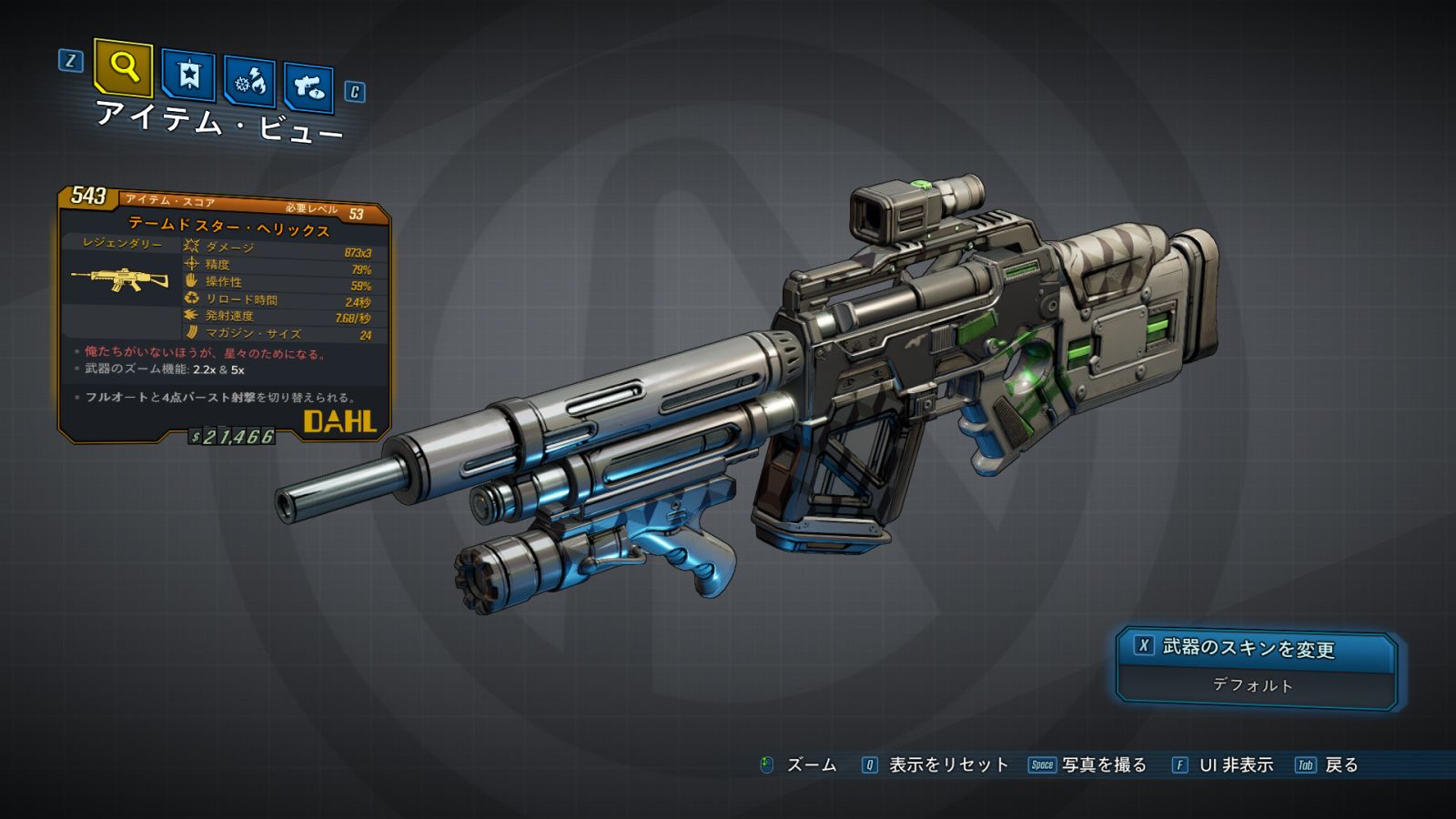Select the デフォルト skin name field
Screen dimensions: 1456x819
click(1253, 686)
